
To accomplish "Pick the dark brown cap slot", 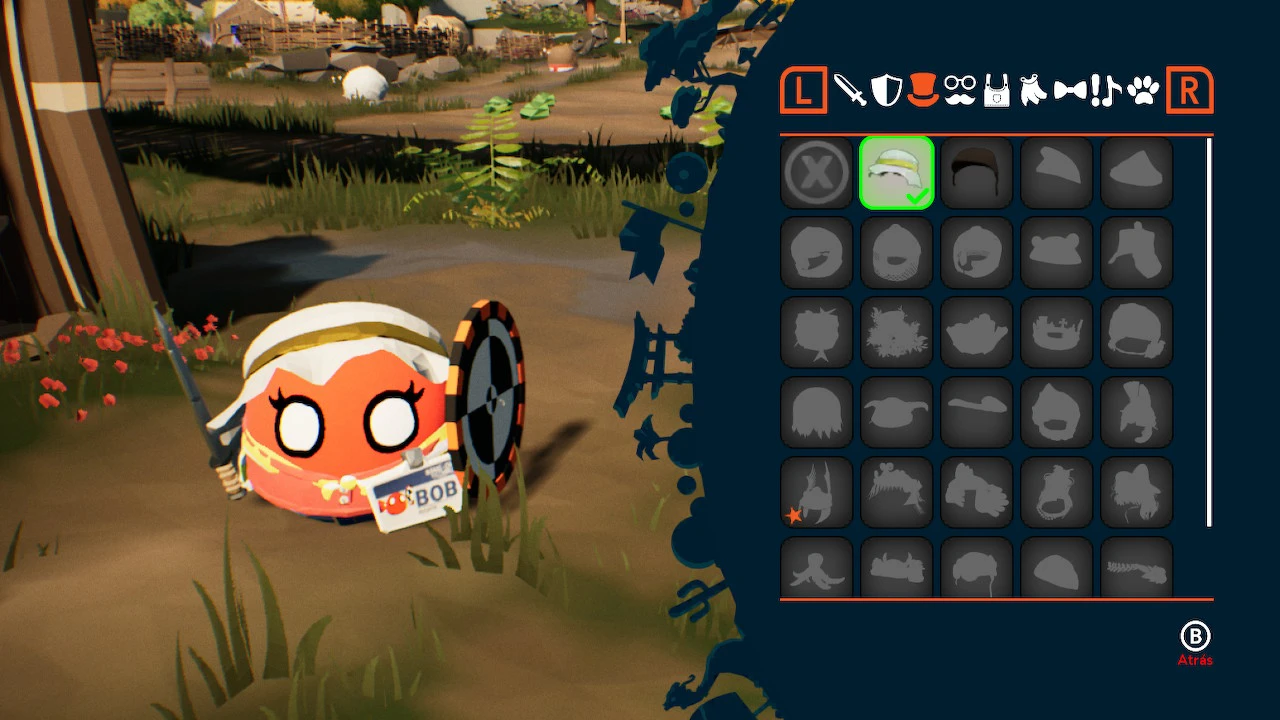I will coord(977,173).
